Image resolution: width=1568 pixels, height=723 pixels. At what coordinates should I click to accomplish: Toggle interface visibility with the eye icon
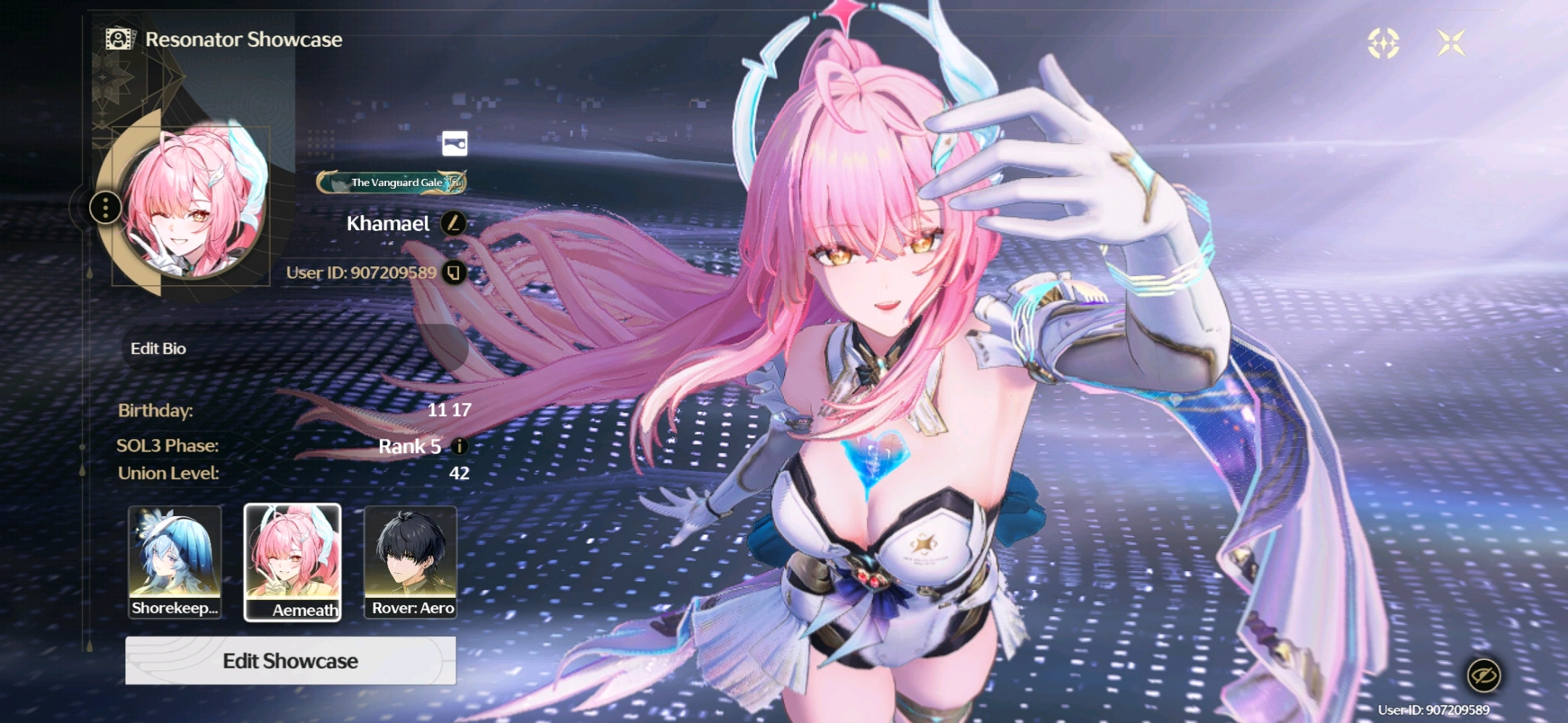tap(1483, 675)
